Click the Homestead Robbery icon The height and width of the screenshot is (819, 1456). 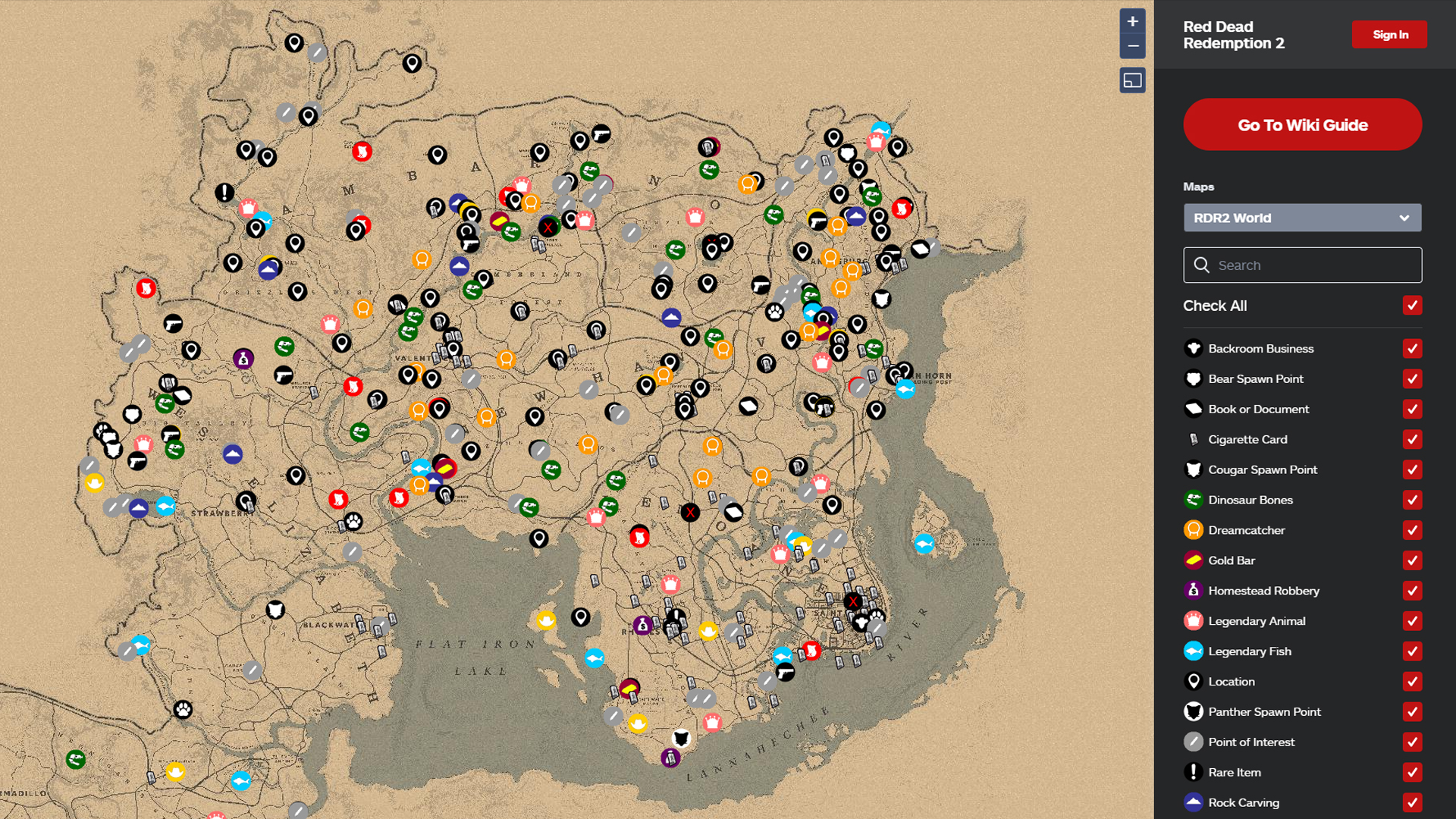(1193, 591)
